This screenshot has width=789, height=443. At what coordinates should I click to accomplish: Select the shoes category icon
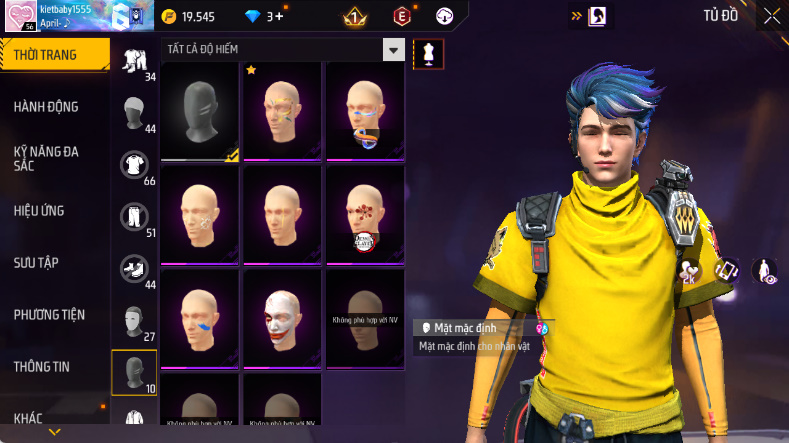[x=134, y=268]
